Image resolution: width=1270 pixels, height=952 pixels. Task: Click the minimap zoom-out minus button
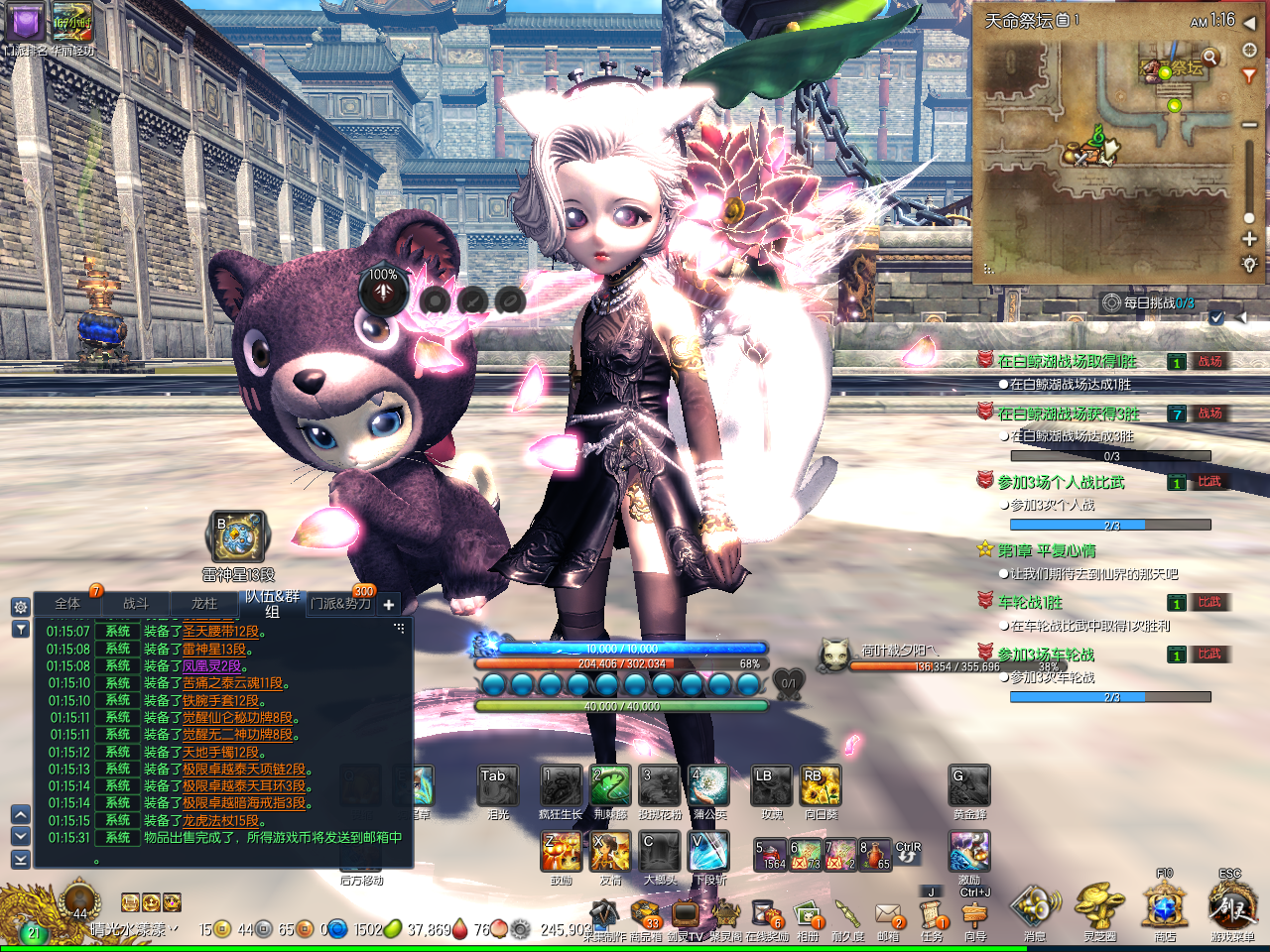pyautogui.click(x=1249, y=125)
